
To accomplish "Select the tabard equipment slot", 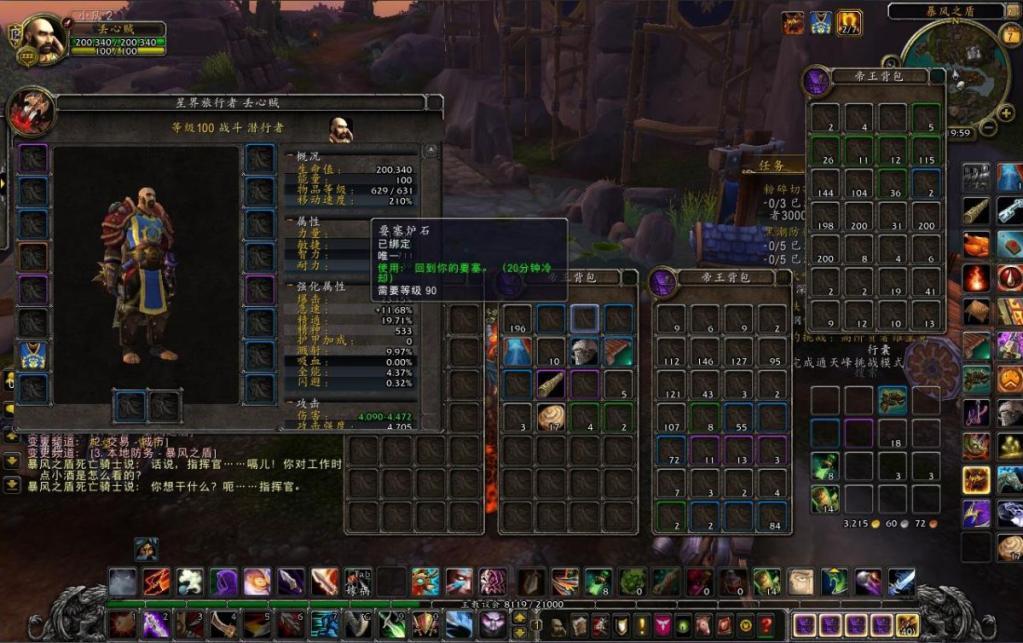I will pyautogui.click(x=33, y=355).
